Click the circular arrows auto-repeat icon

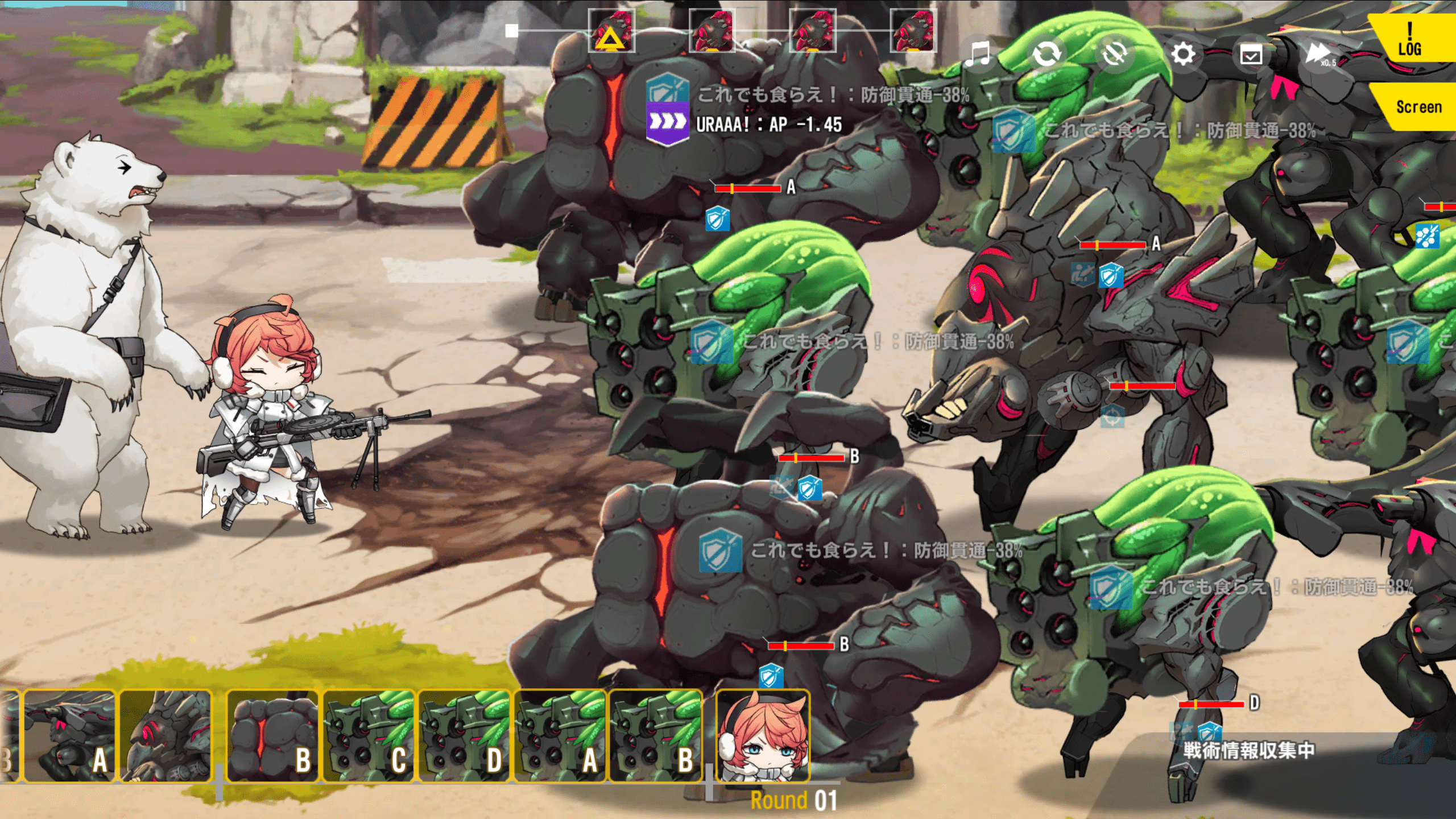point(1046,55)
